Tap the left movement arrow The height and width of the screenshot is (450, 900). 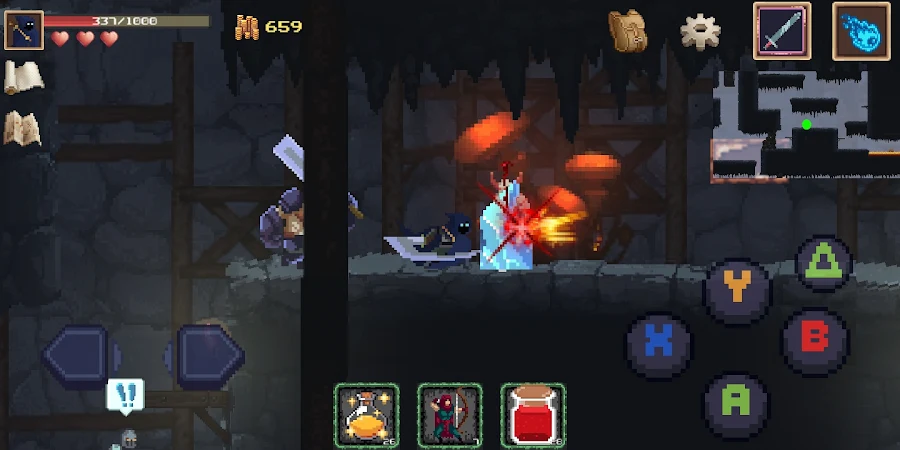click(80, 353)
